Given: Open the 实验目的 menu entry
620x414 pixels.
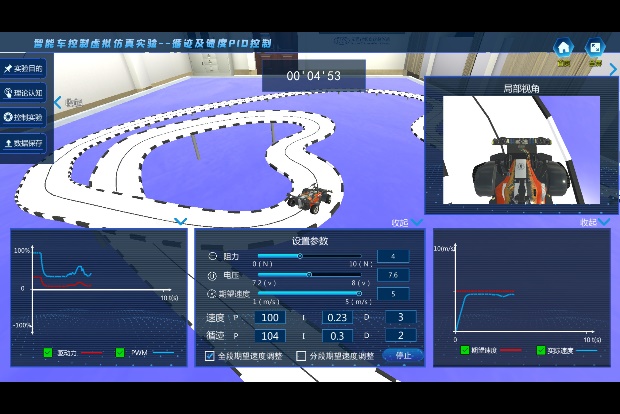Looking at the screenshot, I should [25, 68].
